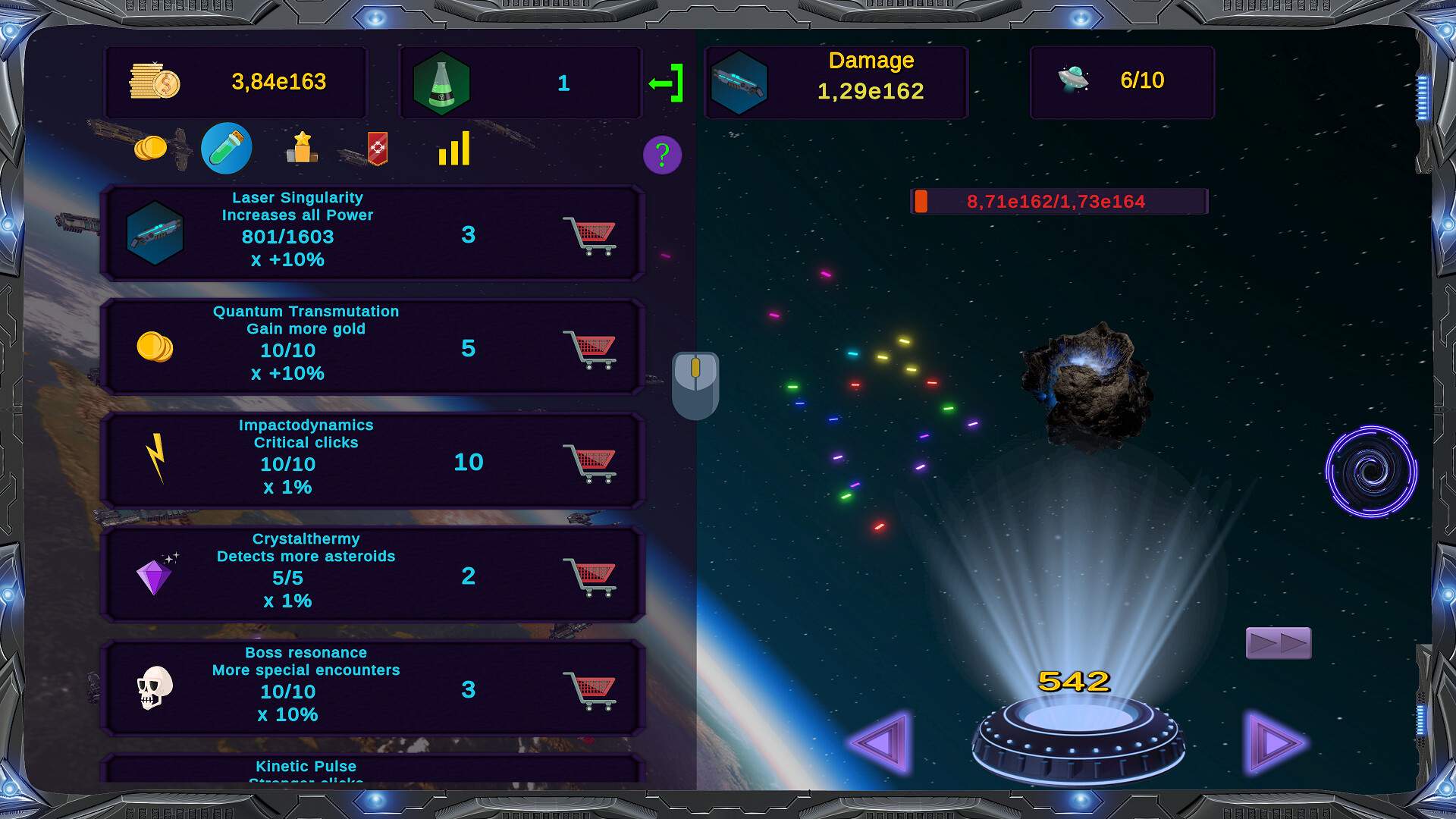
Task: Click the achievements trophy icon
Action: click(302, 149)
